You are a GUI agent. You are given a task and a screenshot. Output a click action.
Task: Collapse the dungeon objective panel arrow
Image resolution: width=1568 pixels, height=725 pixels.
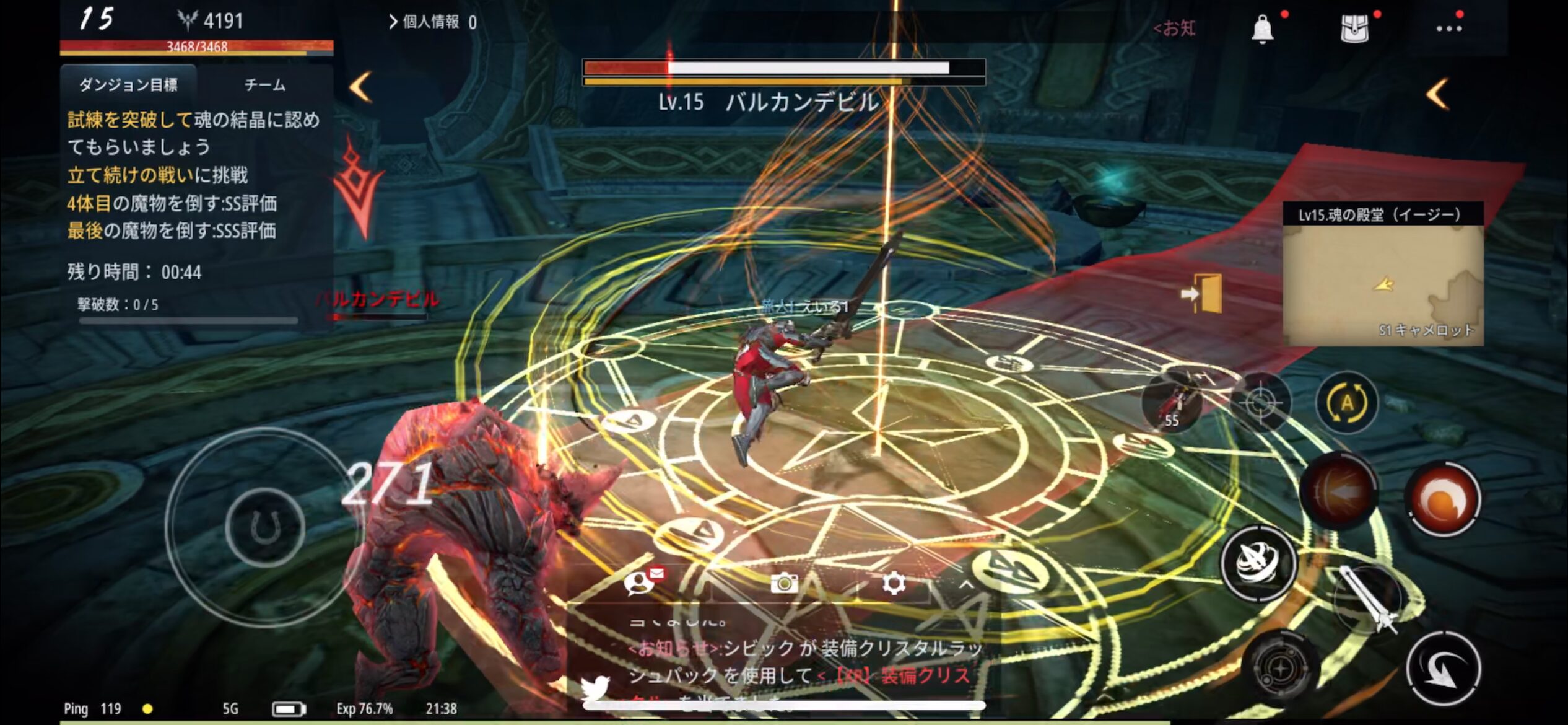coord(360,87)
